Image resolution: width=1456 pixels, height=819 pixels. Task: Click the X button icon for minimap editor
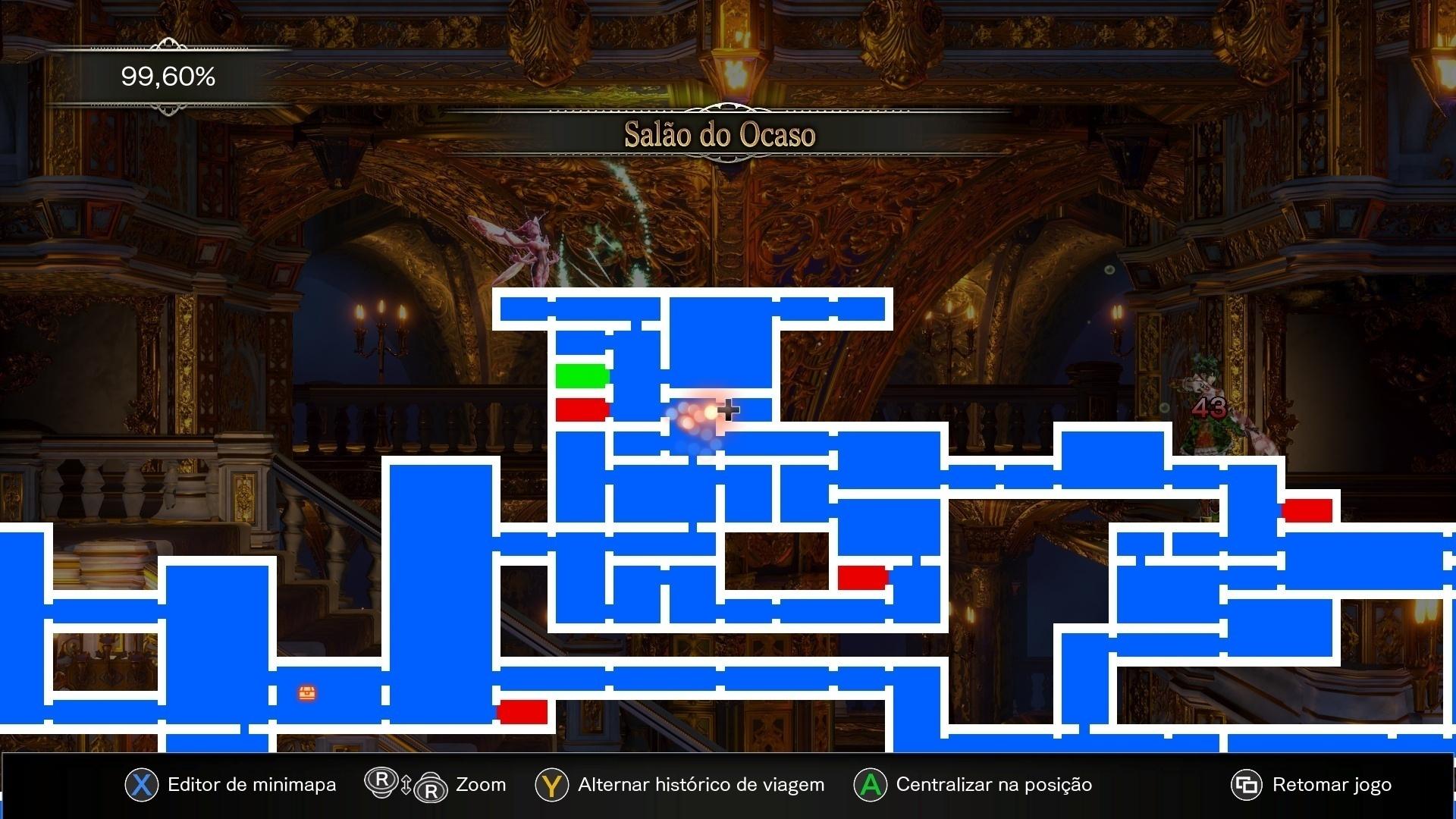click(x=141, y=785)
